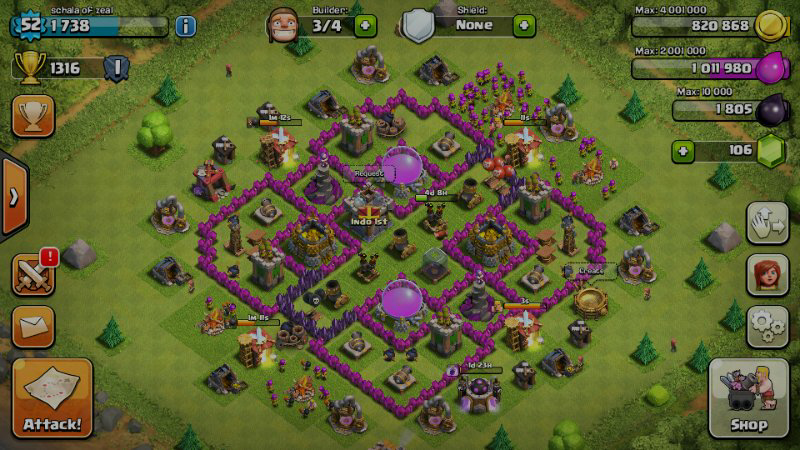This screenshot has height=450, width=800.
Task: Show player profile info button
Action: [x=185, y=26]
